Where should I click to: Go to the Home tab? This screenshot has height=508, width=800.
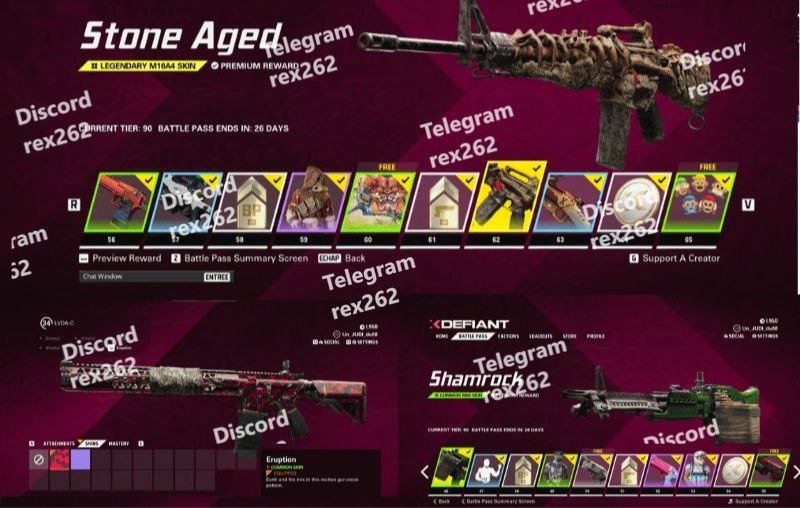pos(441,336)
